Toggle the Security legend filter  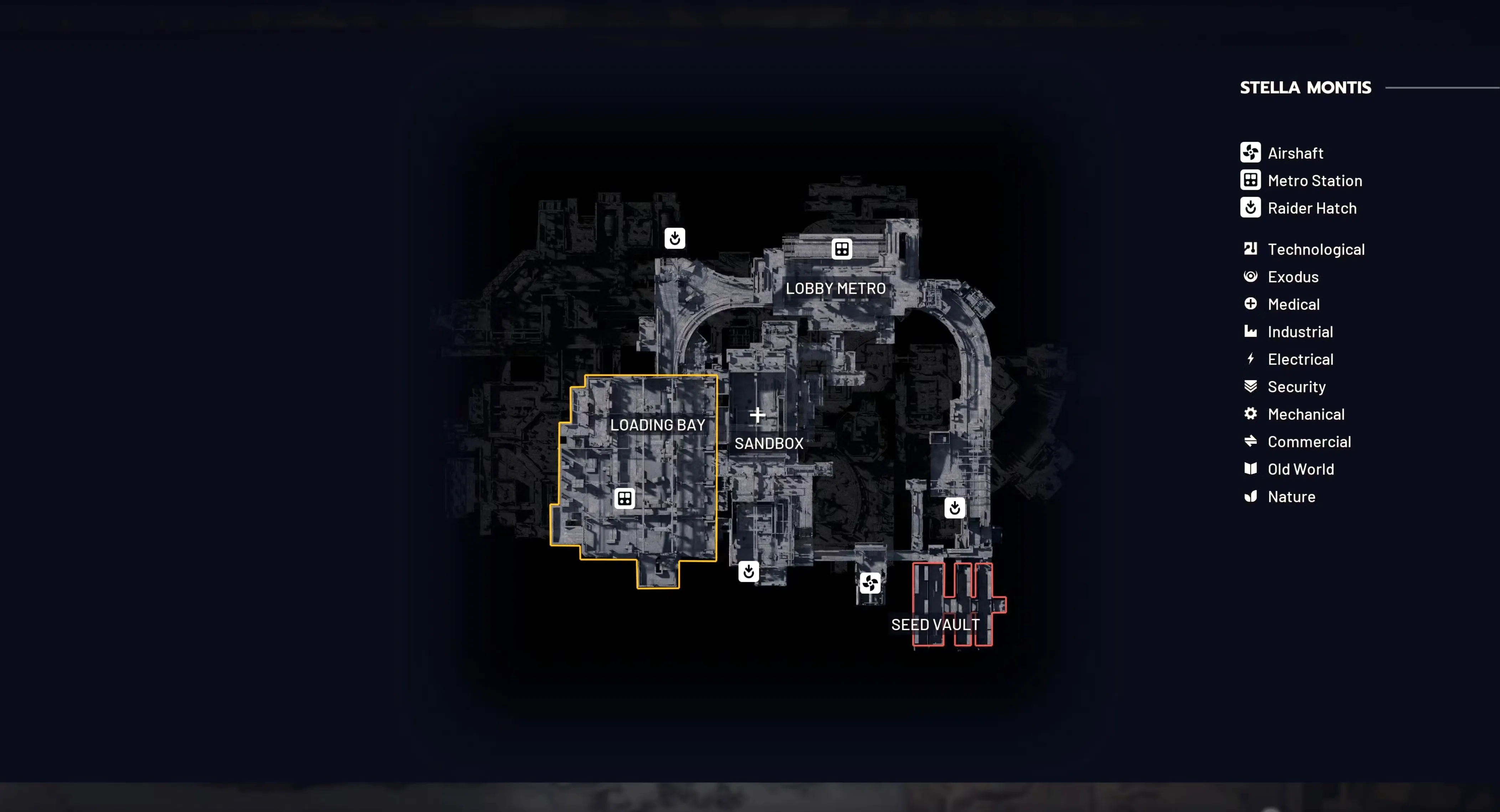pos(1251,386)
